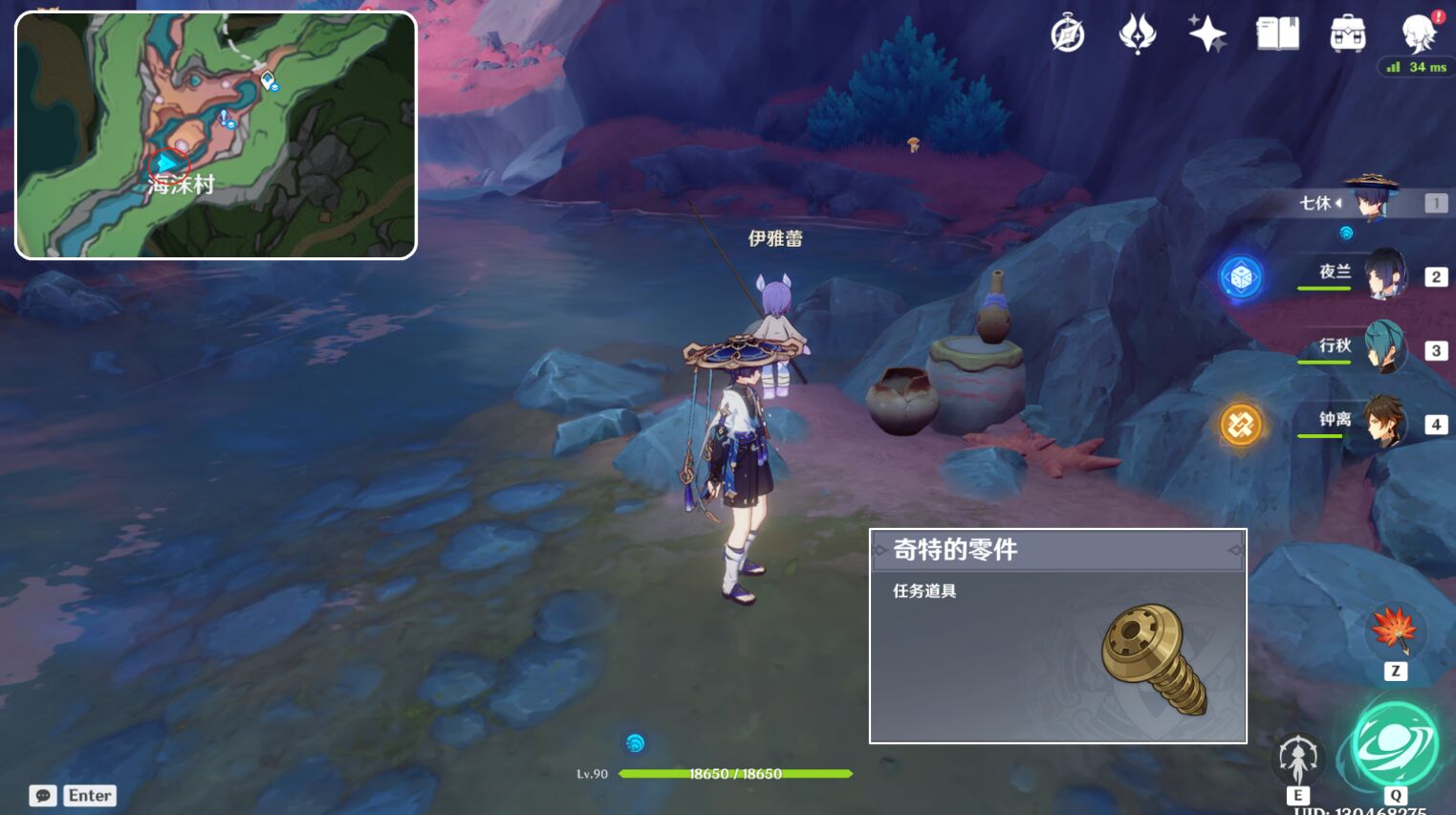This screenshot has height=815, width=1456.
Task: Open the quest journal book icon
Action: click(x=1279, y=33)
